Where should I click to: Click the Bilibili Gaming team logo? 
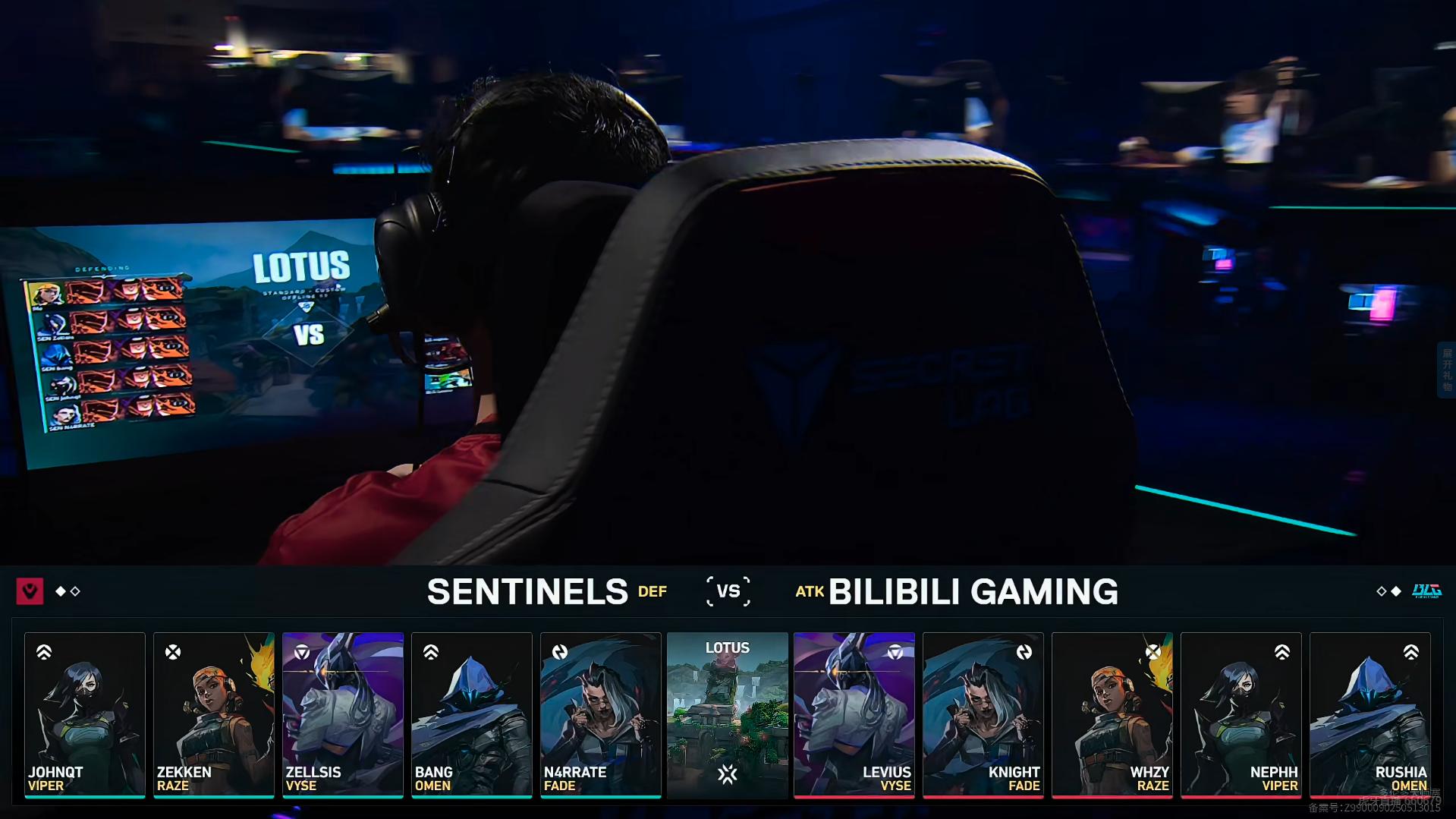pyautogui.click(x=1426, y=591)
